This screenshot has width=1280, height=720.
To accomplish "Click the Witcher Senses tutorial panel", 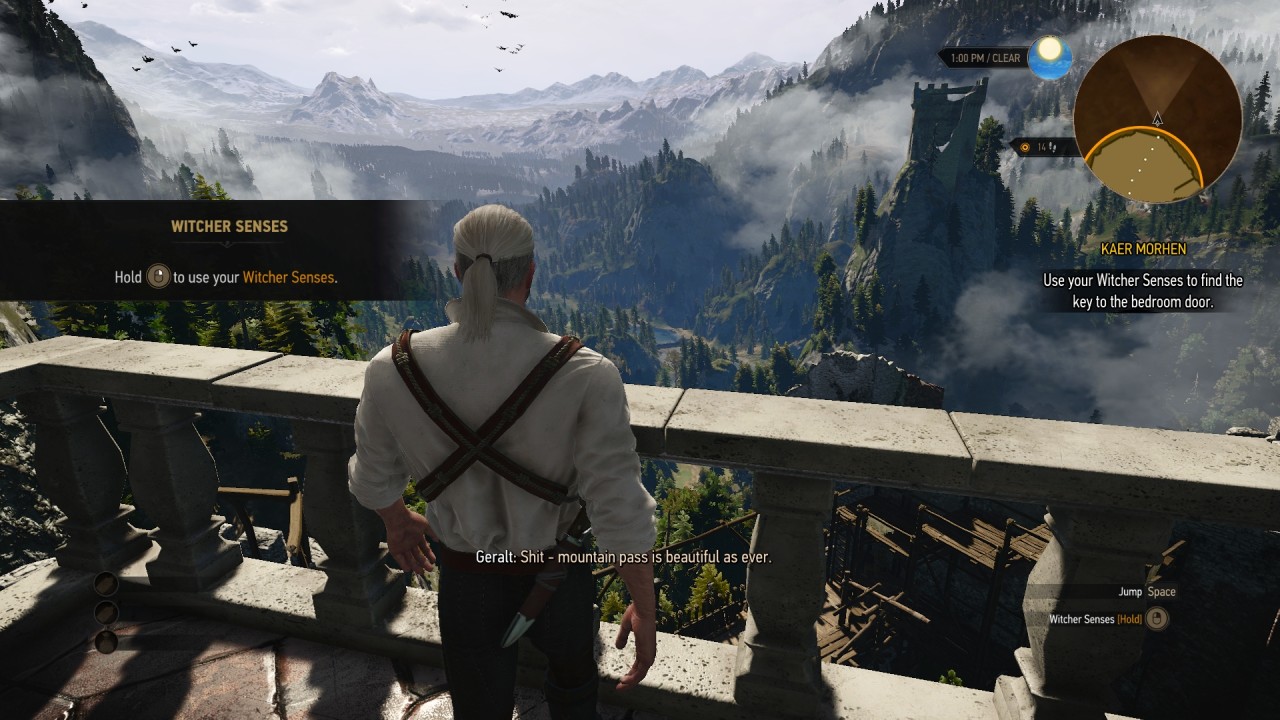I will 227,251.
